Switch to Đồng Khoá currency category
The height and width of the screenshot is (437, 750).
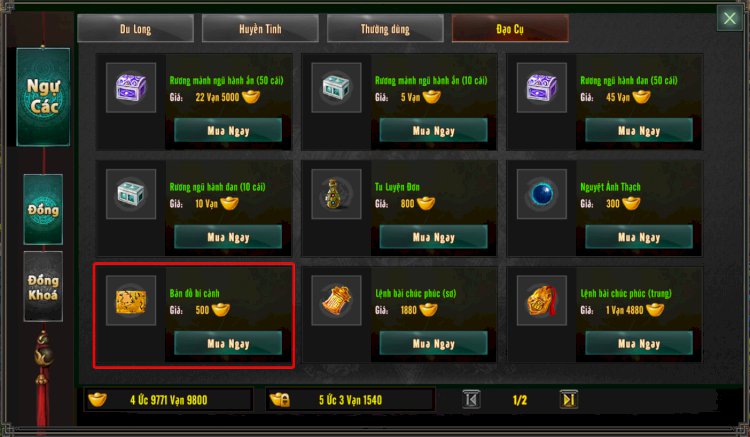pyautogui.click(x=43, y=287)
